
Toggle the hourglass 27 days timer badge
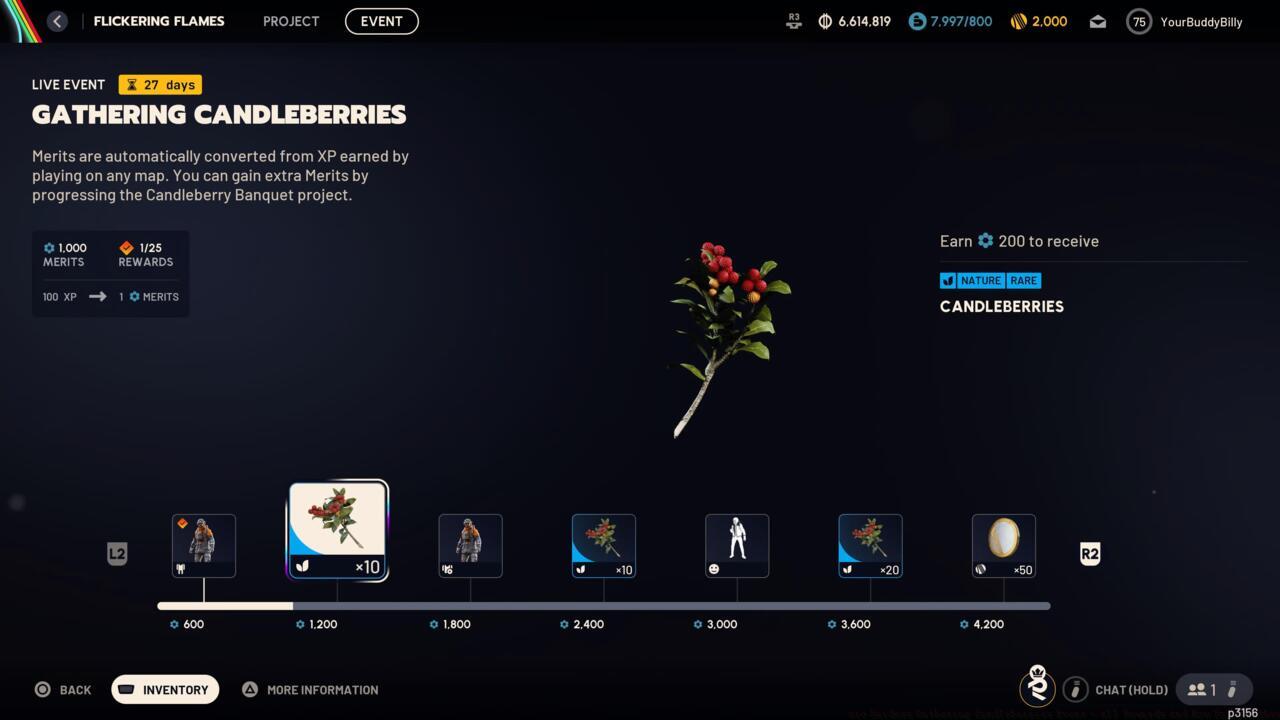tap(158, 84)
